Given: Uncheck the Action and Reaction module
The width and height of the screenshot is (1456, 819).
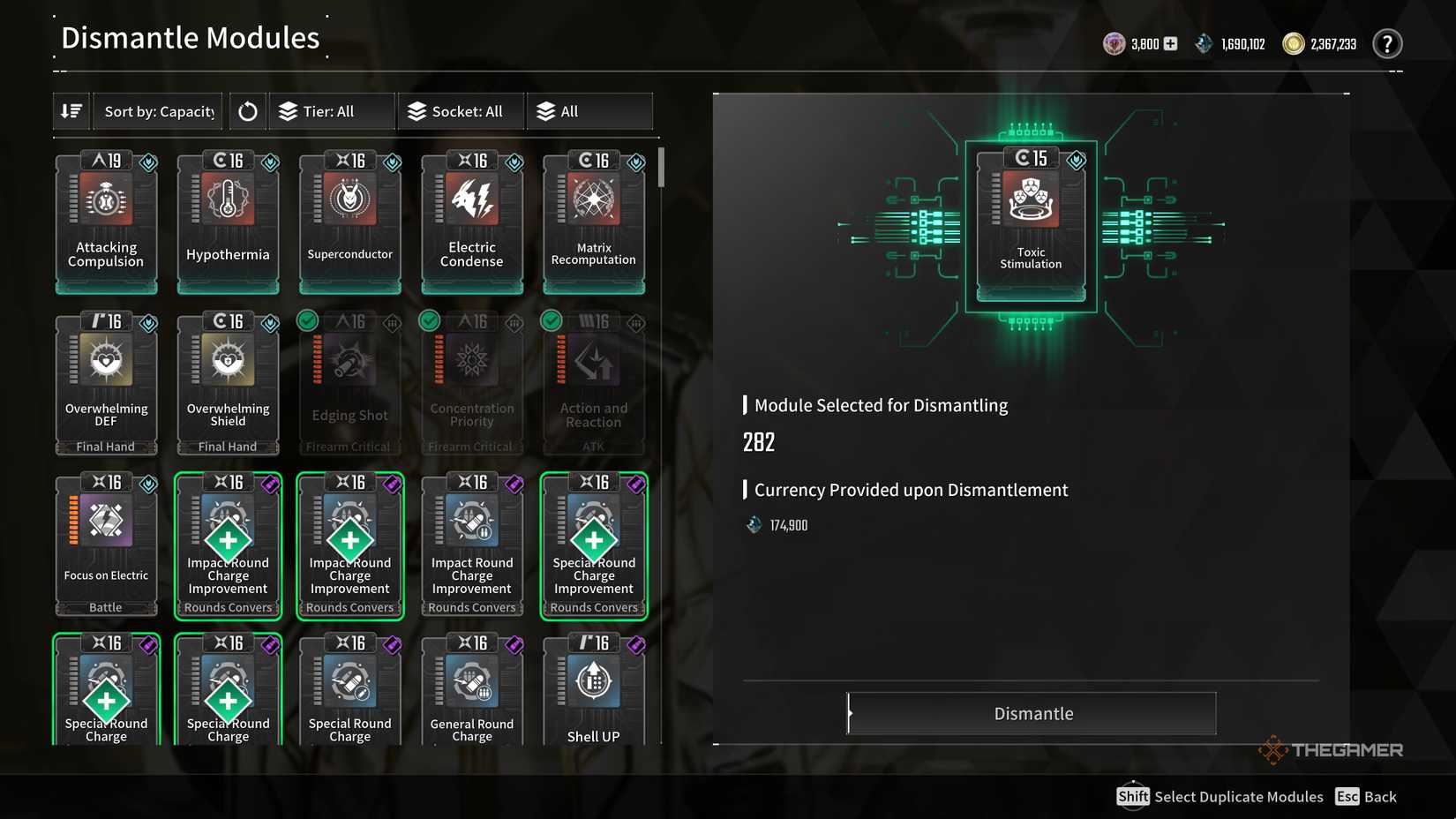Looking at the screenshot, I should [551, 321].
